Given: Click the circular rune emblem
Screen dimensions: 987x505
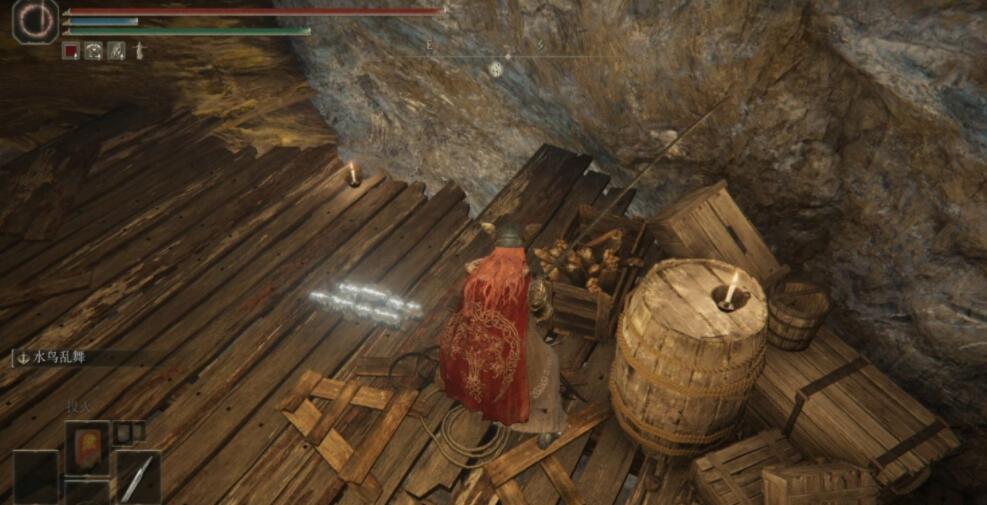Looking at the screenshot, I should click(35, 22).
